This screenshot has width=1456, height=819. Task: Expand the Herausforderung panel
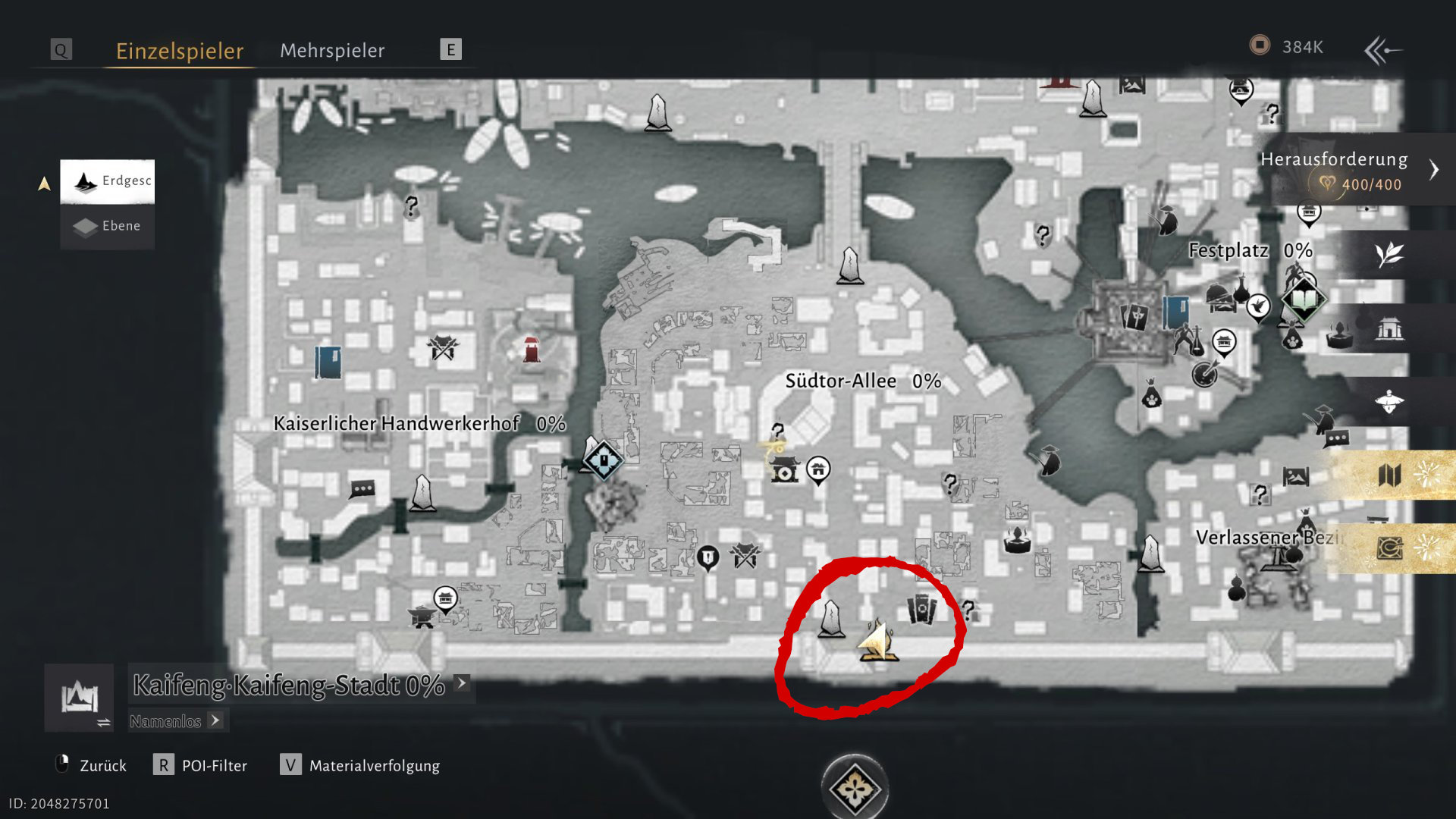tap(1433, 169)
